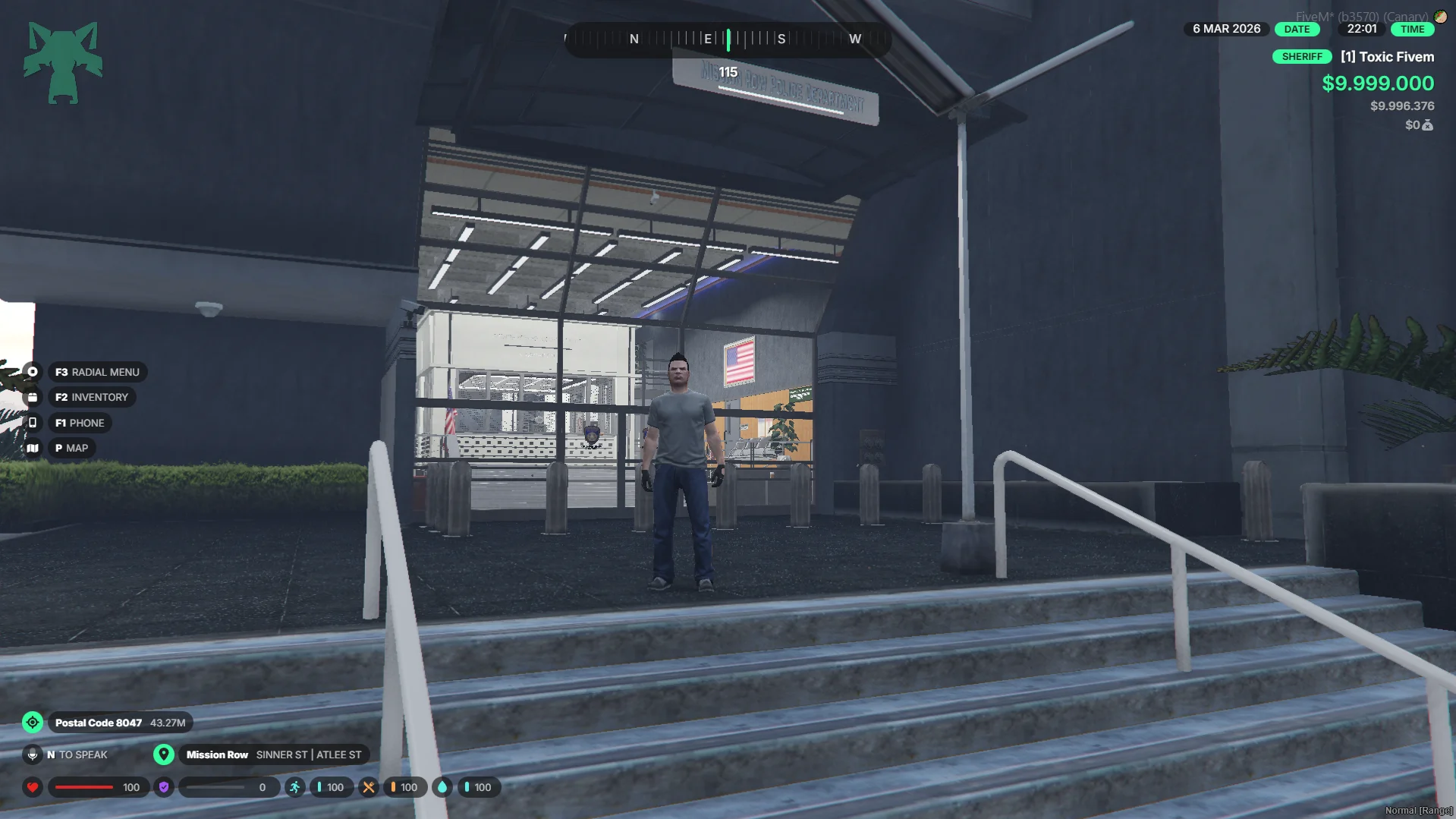This screenshot has height=819, width=1456.
Task: Select the purple armor shield icon
Action: coord(163,787)
